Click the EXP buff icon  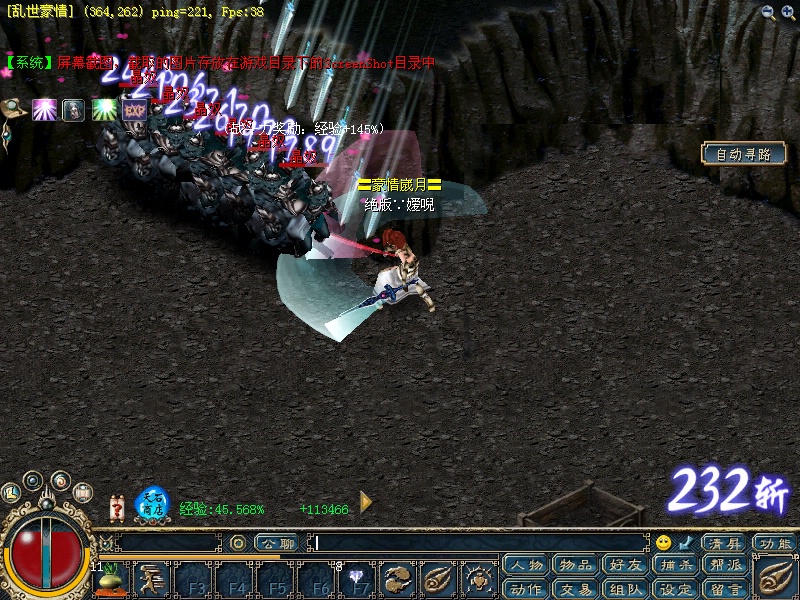point(135,110)
